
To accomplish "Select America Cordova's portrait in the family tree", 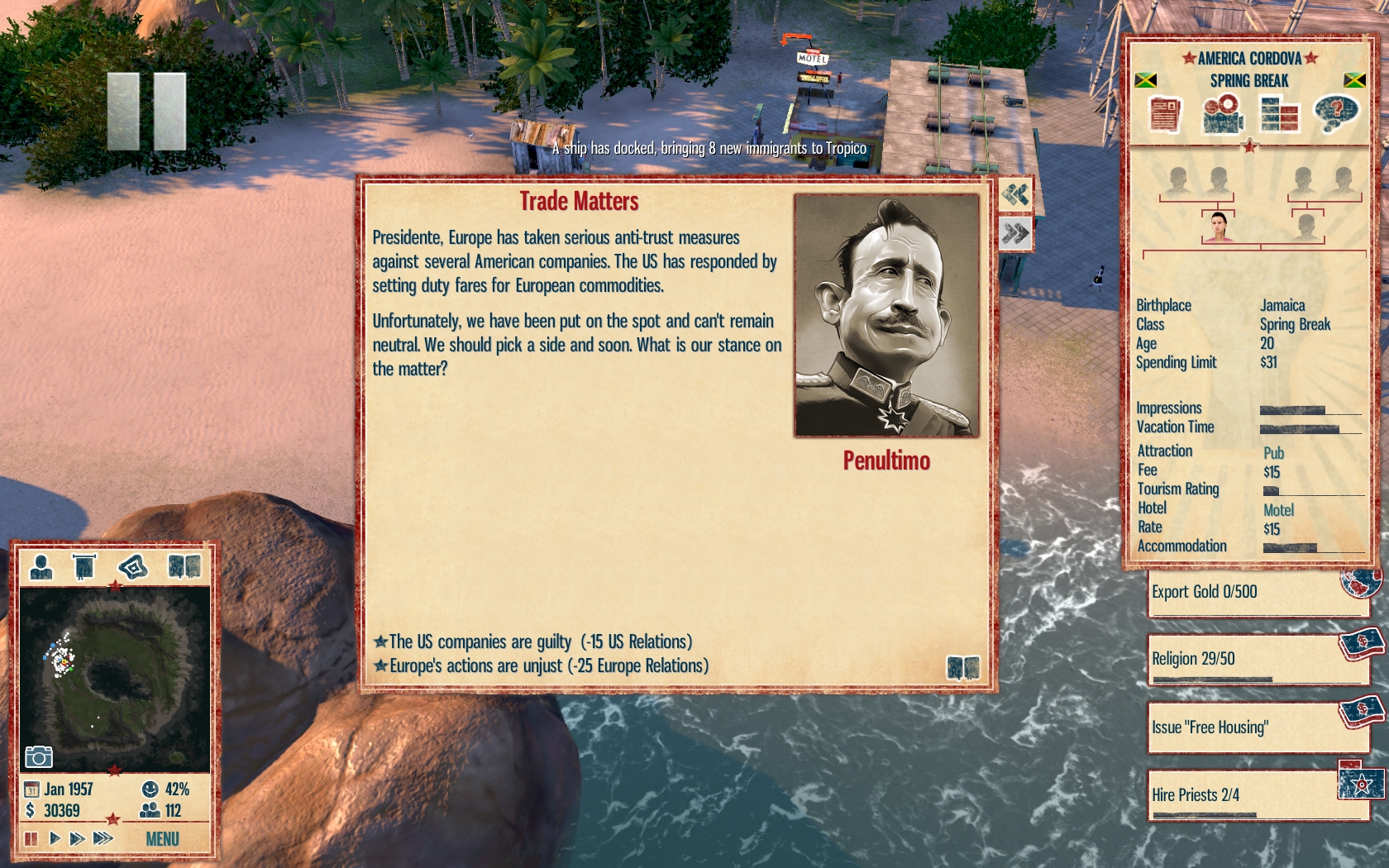I will coord(1219,227).
